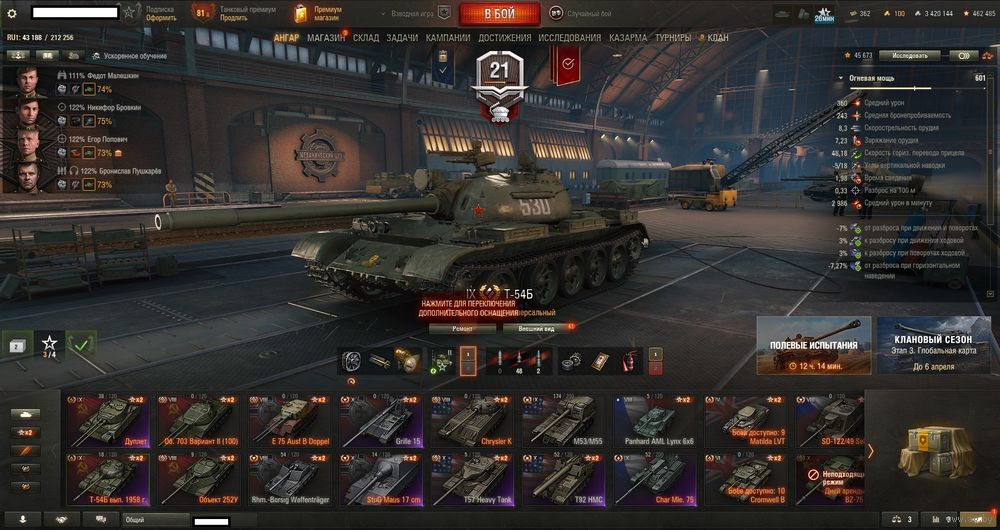Switch to the КЛАН tab

point(718,38)
